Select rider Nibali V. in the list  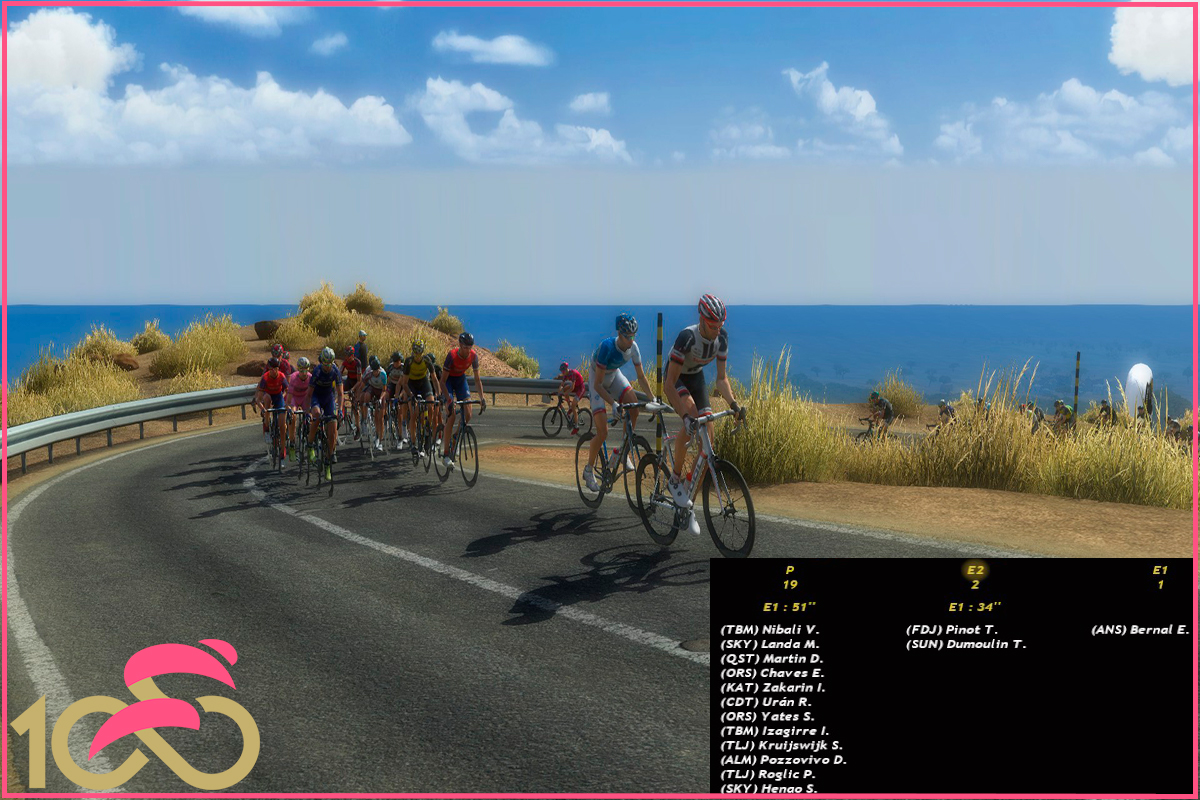pyautogui.click(x=769, y=630)
